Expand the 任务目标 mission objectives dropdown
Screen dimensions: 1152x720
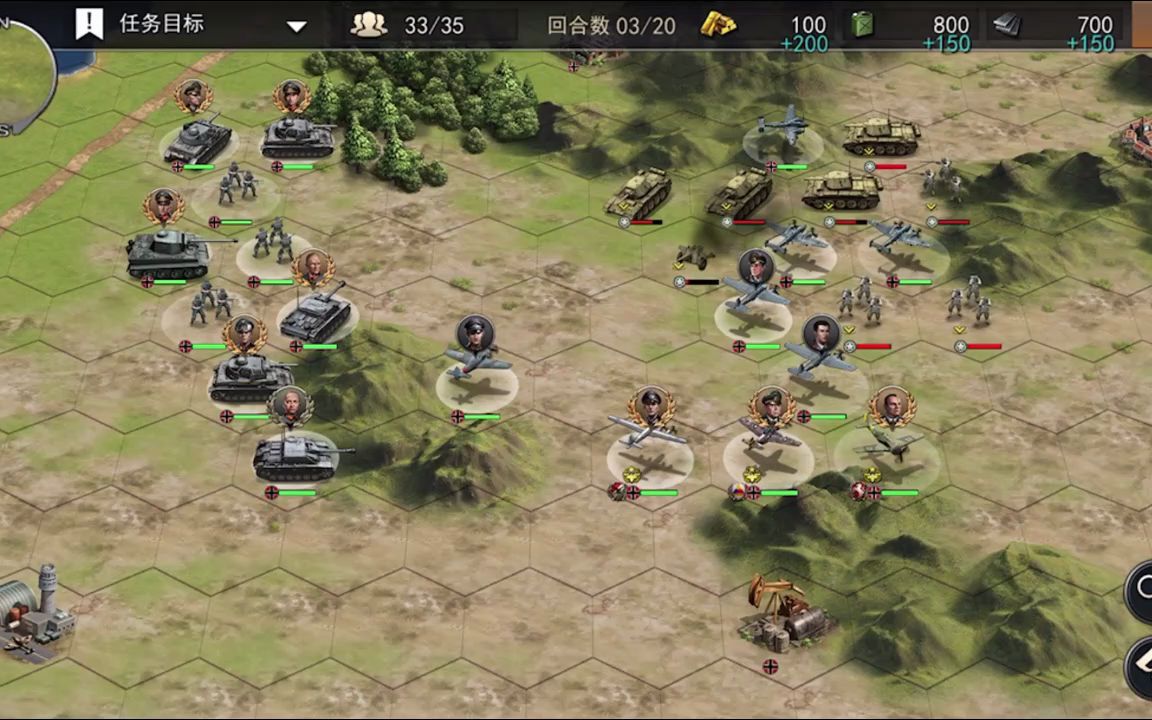[297, 26]
